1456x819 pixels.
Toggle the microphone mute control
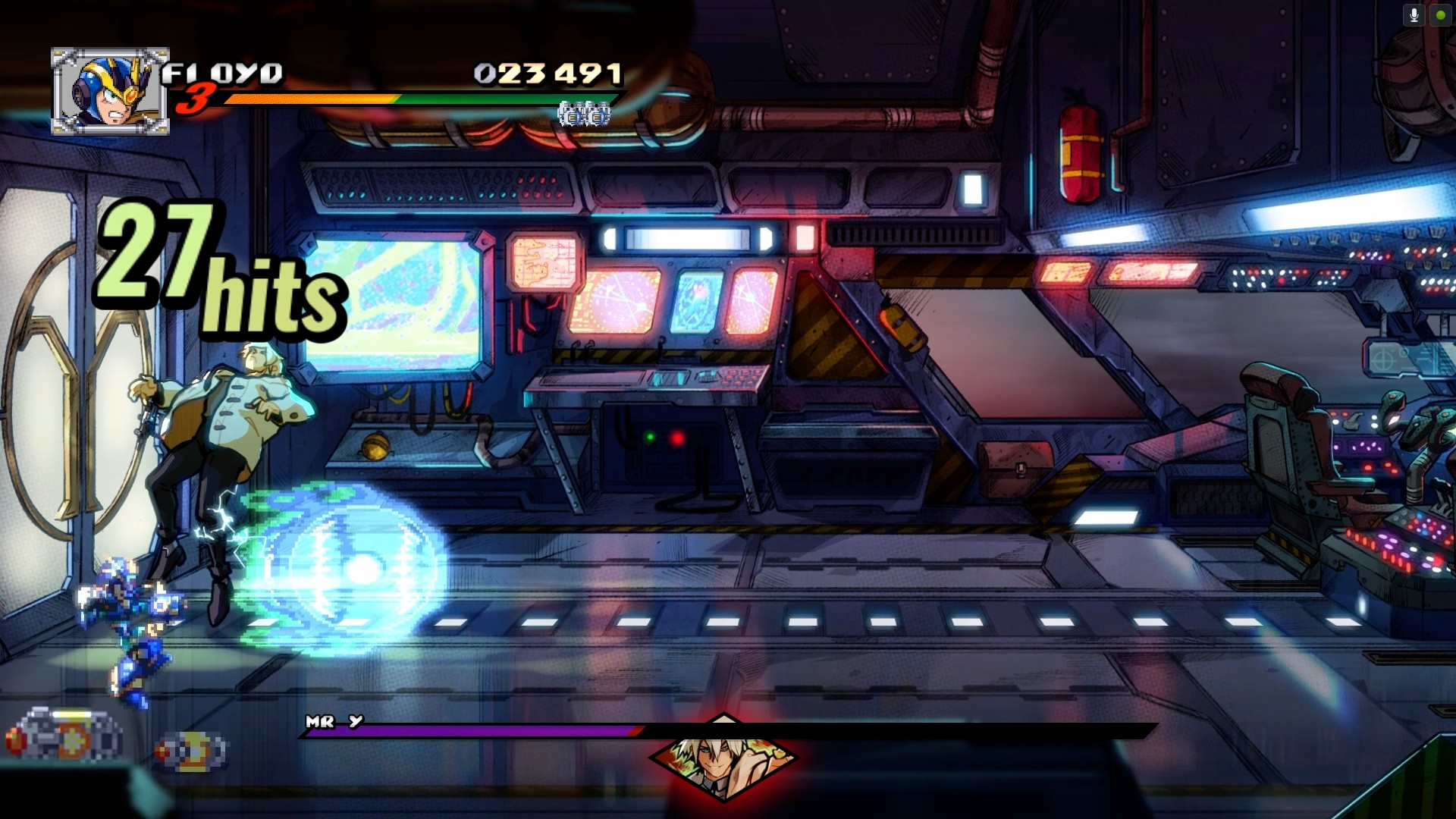[1414, 14]
